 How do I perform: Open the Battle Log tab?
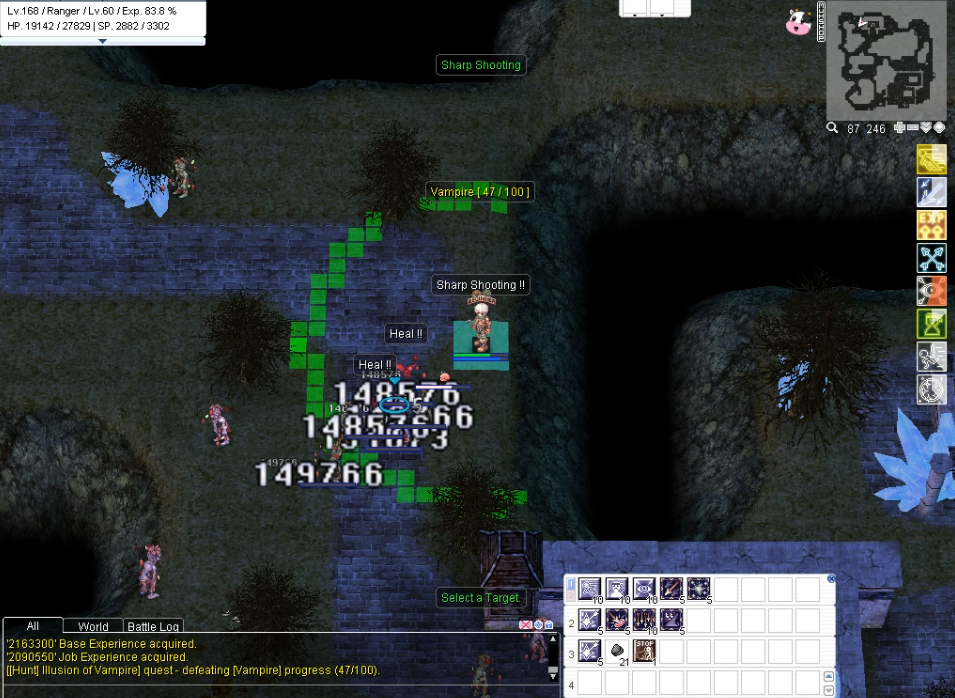coord(153,627)
